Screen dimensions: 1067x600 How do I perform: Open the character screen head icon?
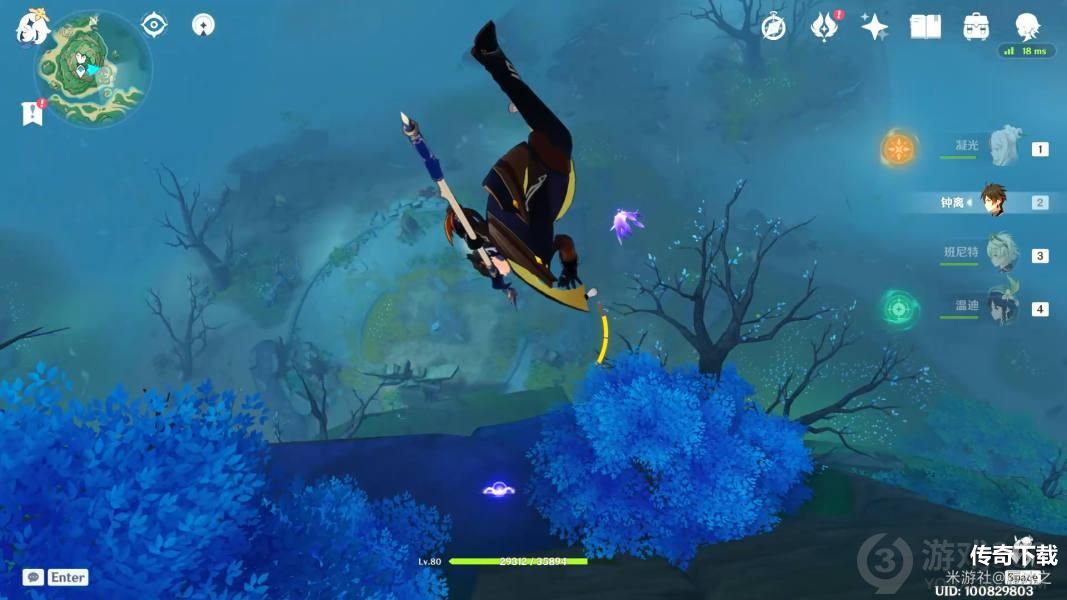tap(1026, 27)
